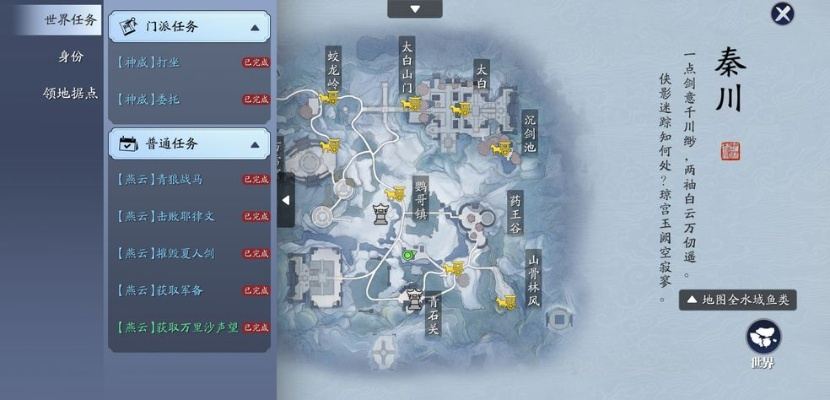Viewport: 830px width, 400px height.
Task: Close the map with the X button
Action: tap(782, 13)
